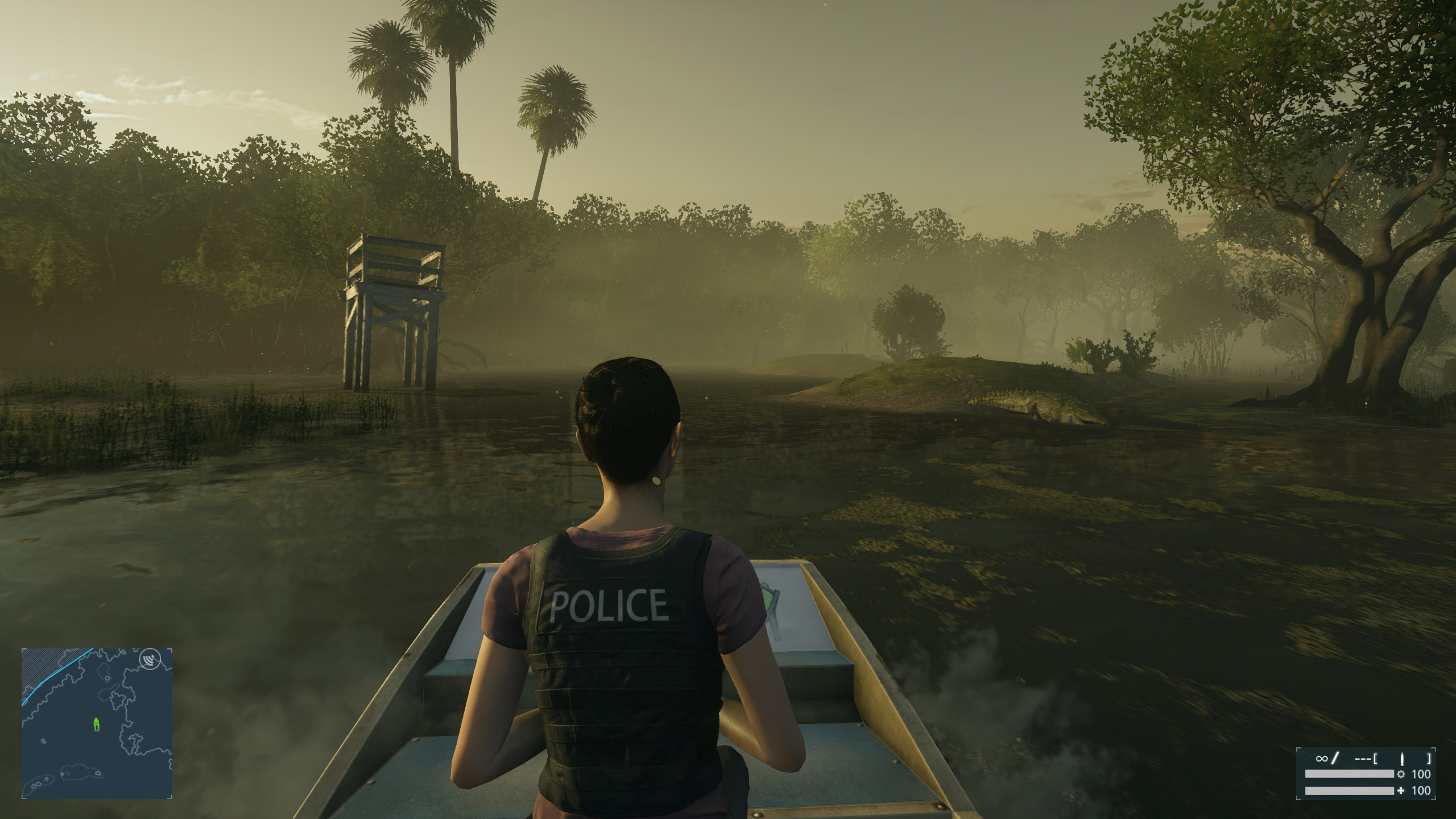The width and height of the screenshot is (1456, 819).
Task: Select the green boat marker on minimap
Action: click(x=97, y=724)
